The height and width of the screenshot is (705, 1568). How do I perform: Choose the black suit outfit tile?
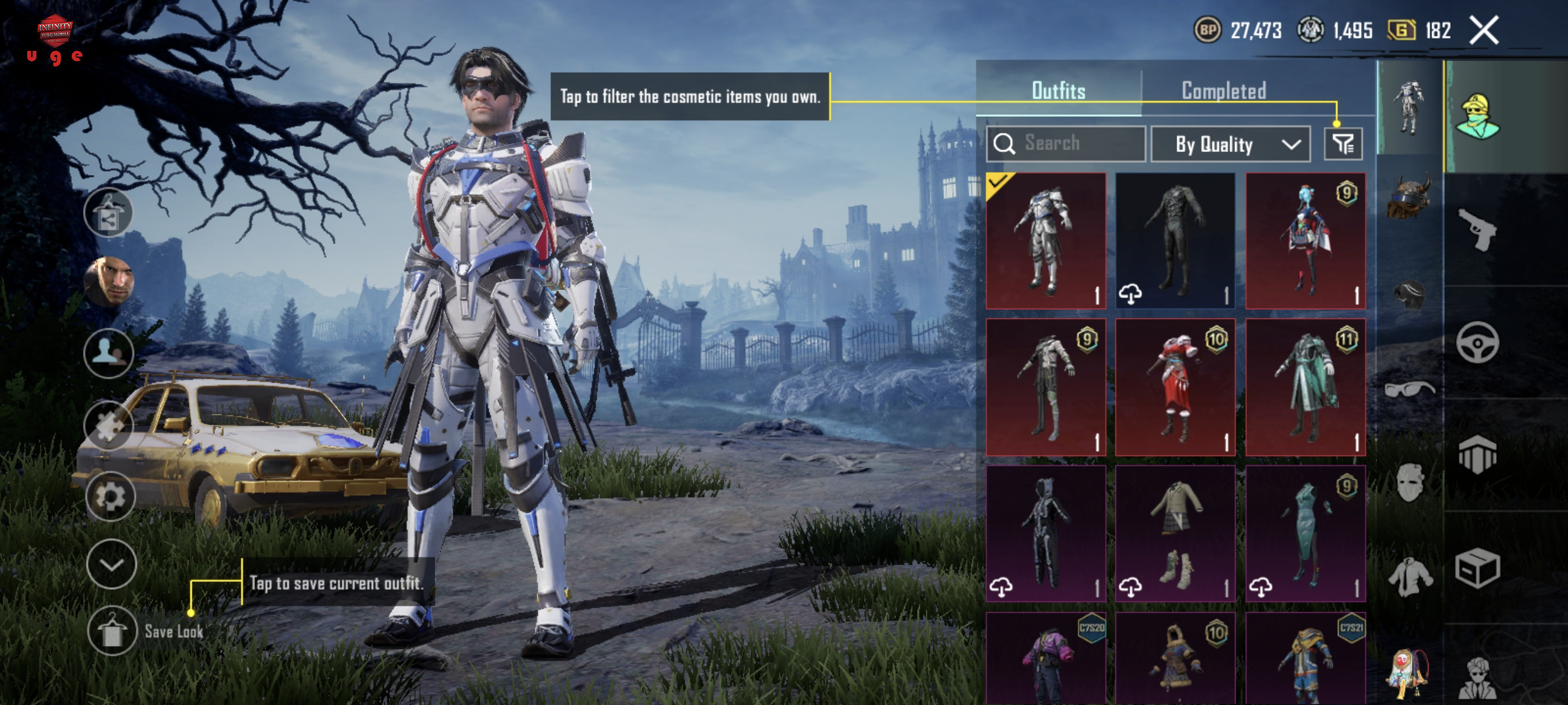pyautogui.click(x=1175, y=240)
